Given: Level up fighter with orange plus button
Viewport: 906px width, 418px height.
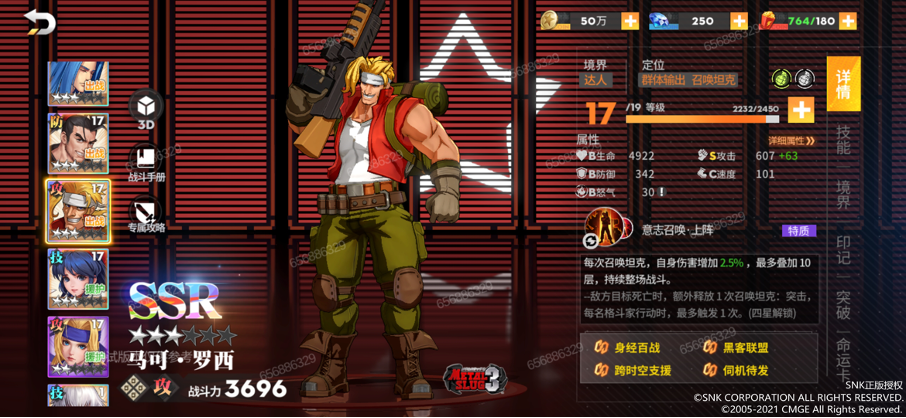Looking at the screenshot, I should 801,109.
